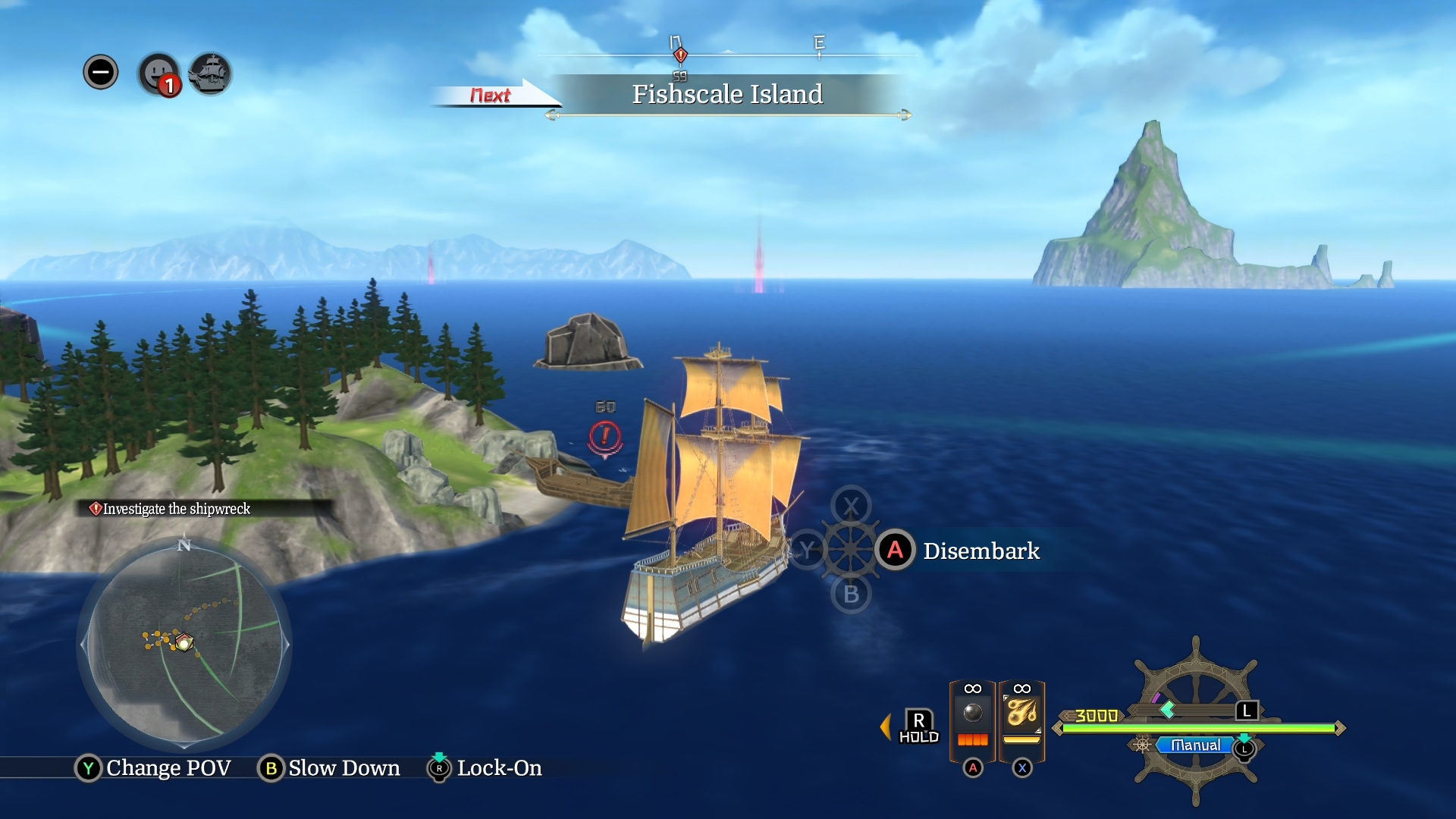
Task: Open the face icon with notification badge
Action: click(x=158, y=74)
